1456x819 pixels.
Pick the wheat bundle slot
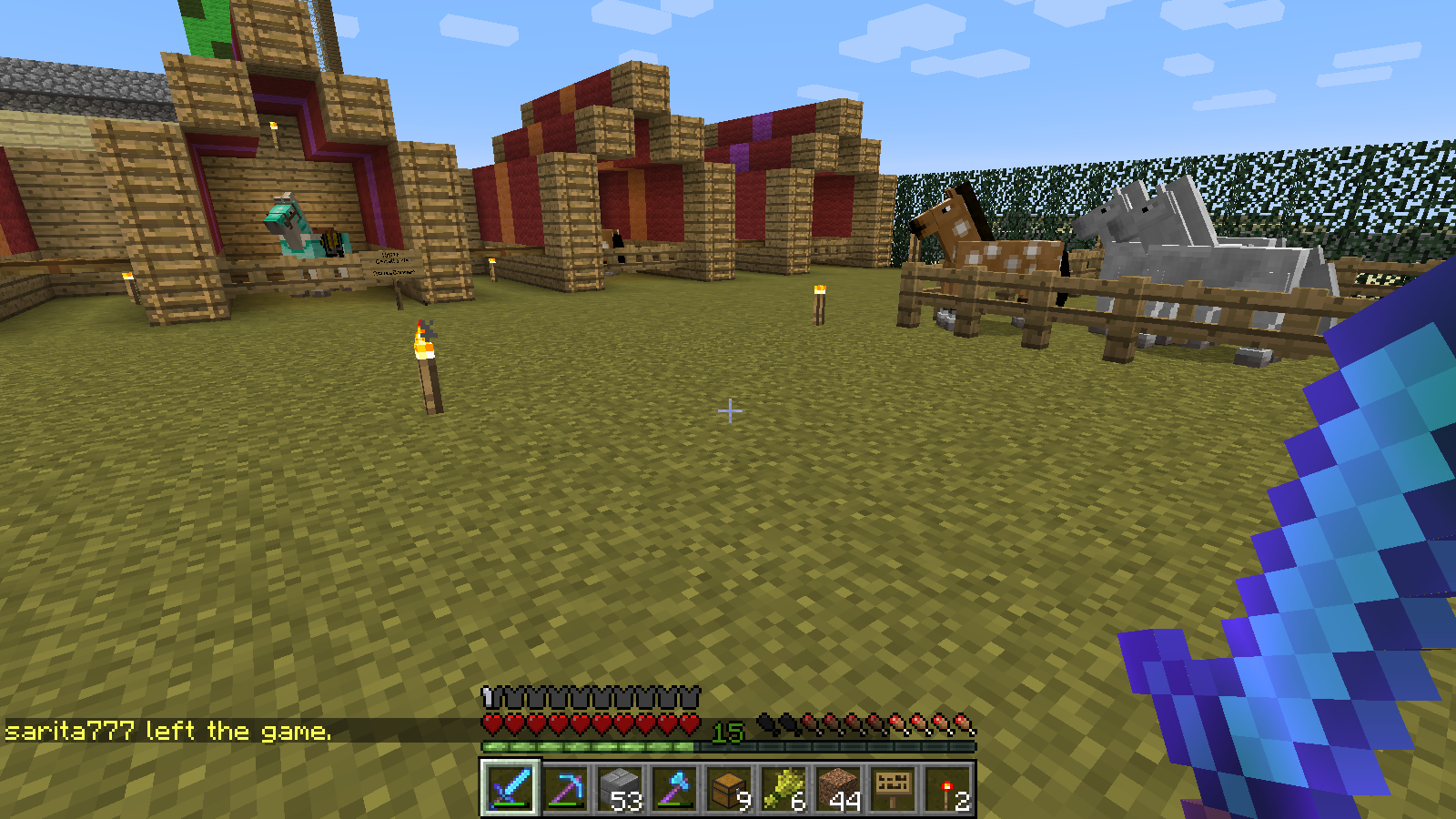click(784, 788)
